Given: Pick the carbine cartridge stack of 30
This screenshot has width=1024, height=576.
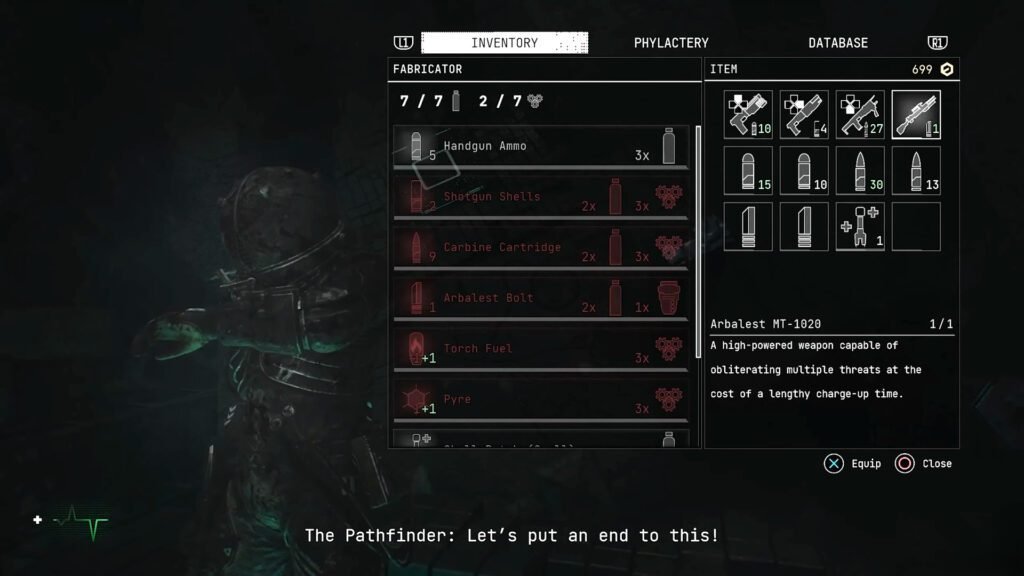Looking at the screenshot, I should click(x=860, y=171).
